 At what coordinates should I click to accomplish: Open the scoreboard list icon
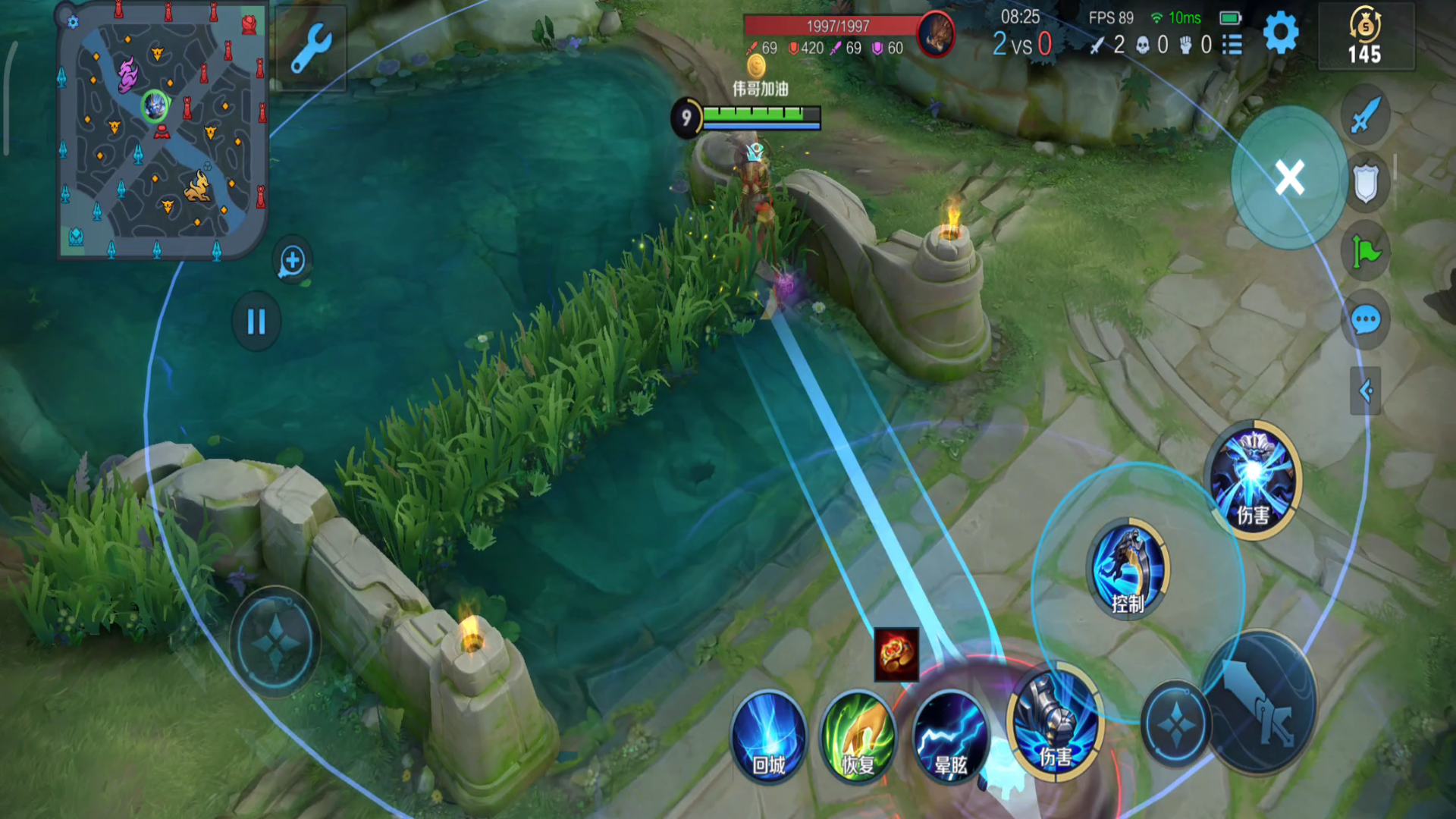click(1232, 45)
